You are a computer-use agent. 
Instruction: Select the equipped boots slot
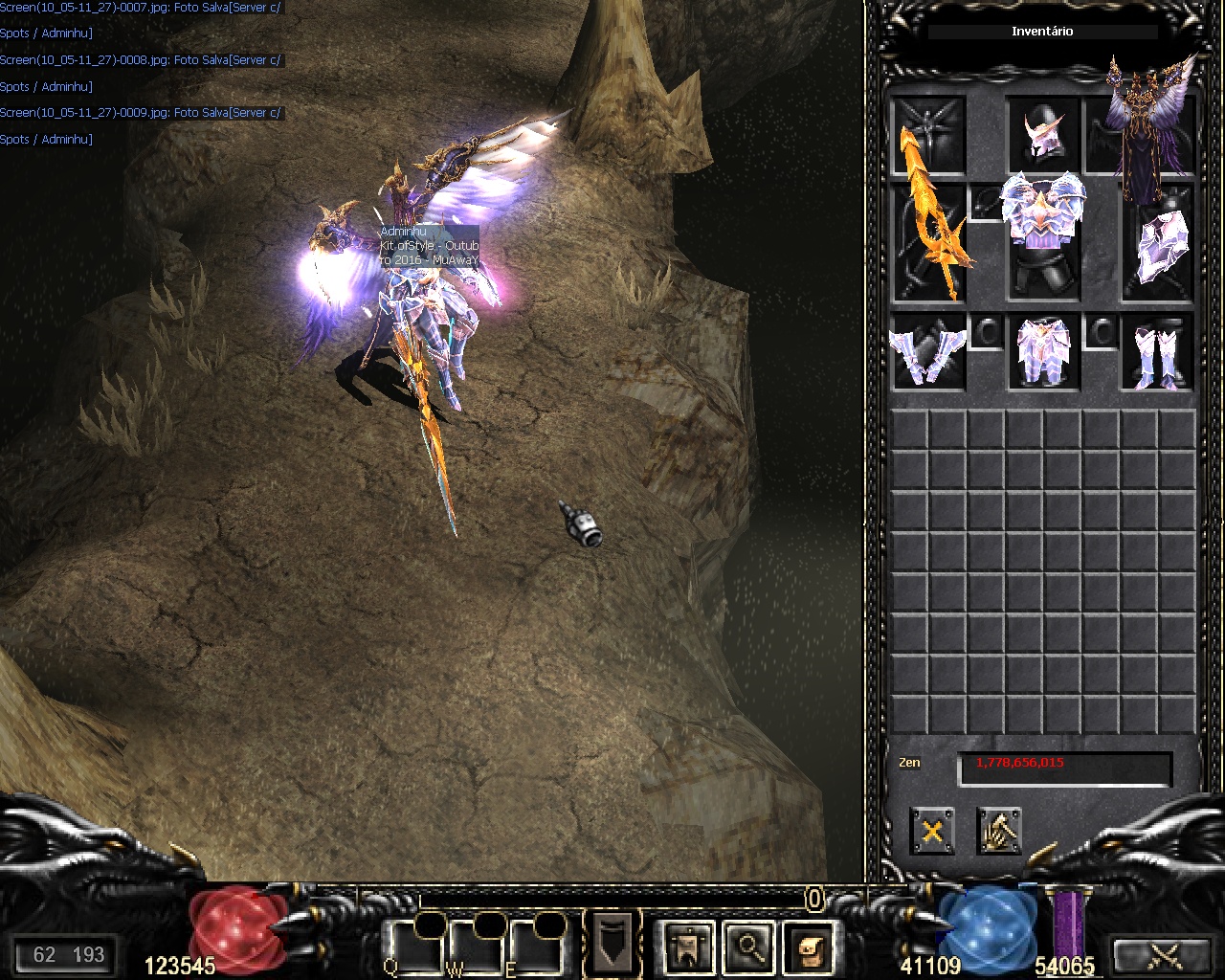click(x=1158, y=352)
